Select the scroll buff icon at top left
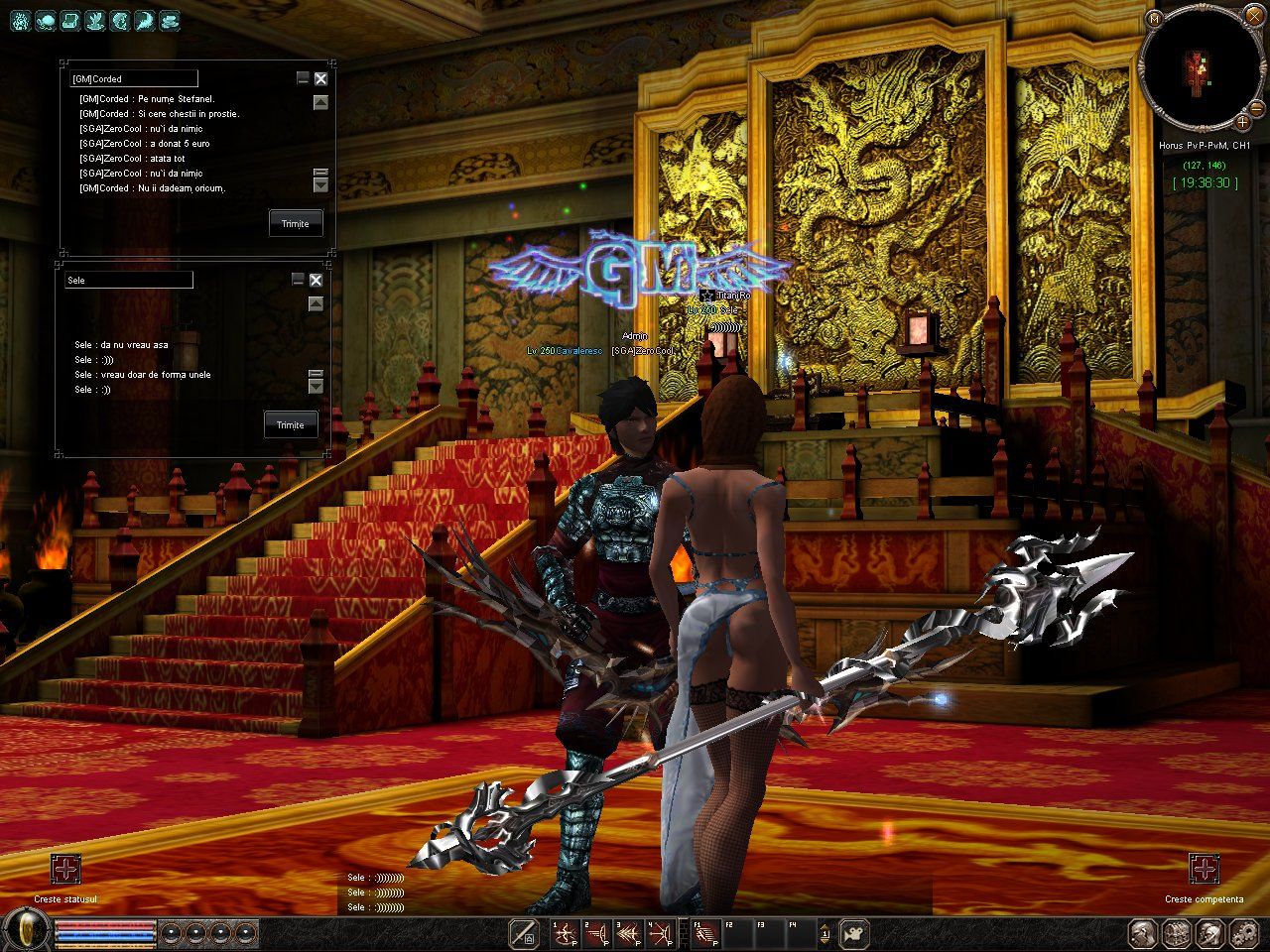The height and width of the screenshot is (952, 1270). click(71, 19)
